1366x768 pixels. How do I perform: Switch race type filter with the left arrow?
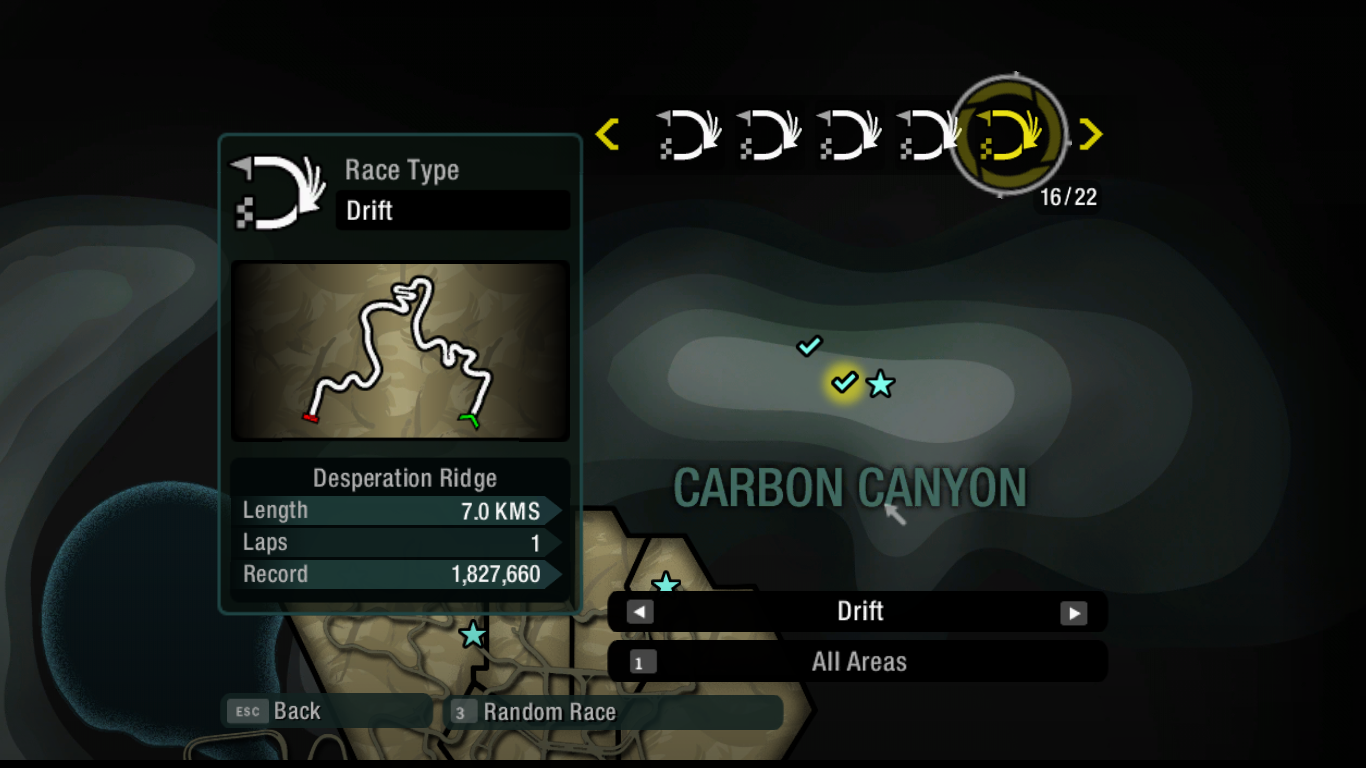(640, 612)
